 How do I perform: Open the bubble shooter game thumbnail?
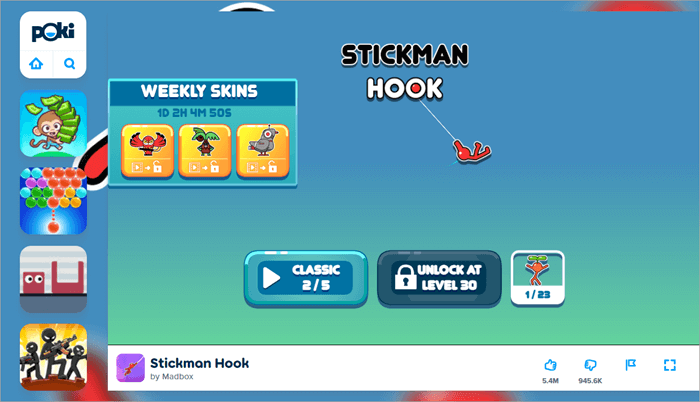pos(53,201)
